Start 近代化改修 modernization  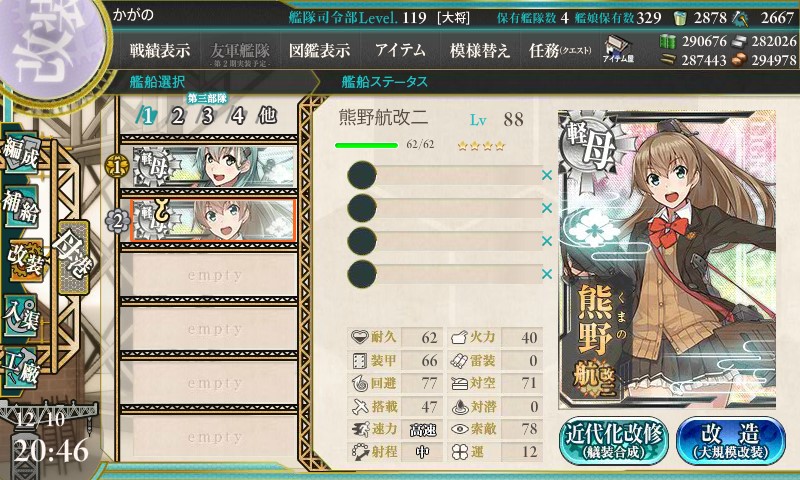pyautogui.click(x=613, y=438)
